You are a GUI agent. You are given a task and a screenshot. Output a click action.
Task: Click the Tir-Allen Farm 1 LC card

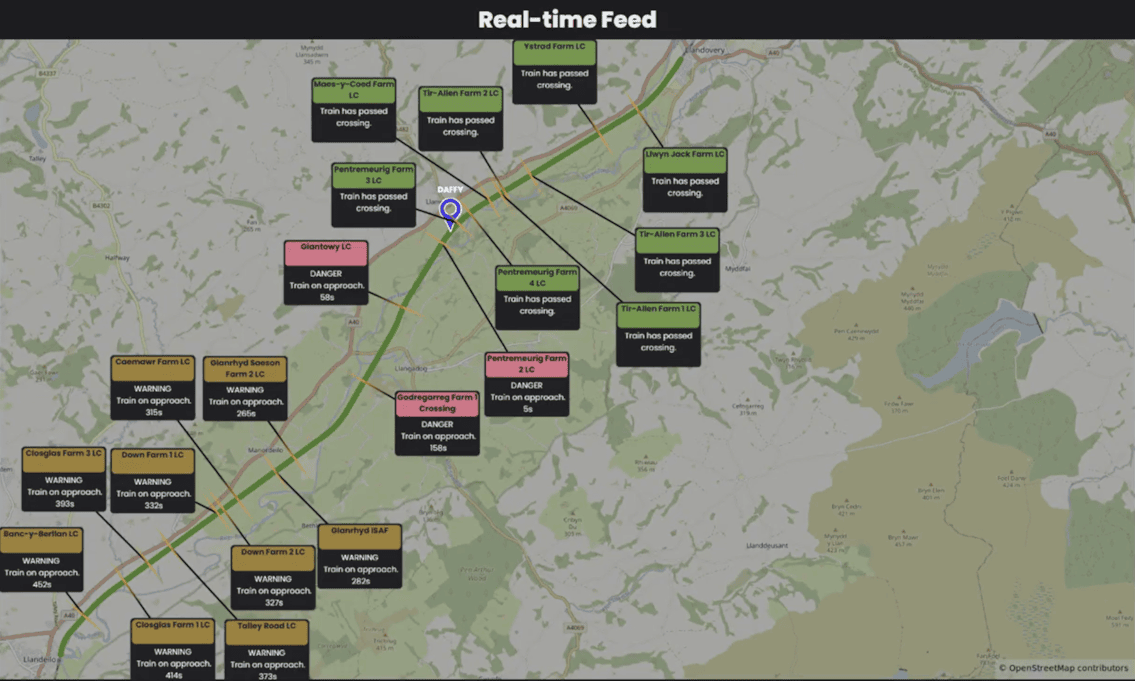658,334
